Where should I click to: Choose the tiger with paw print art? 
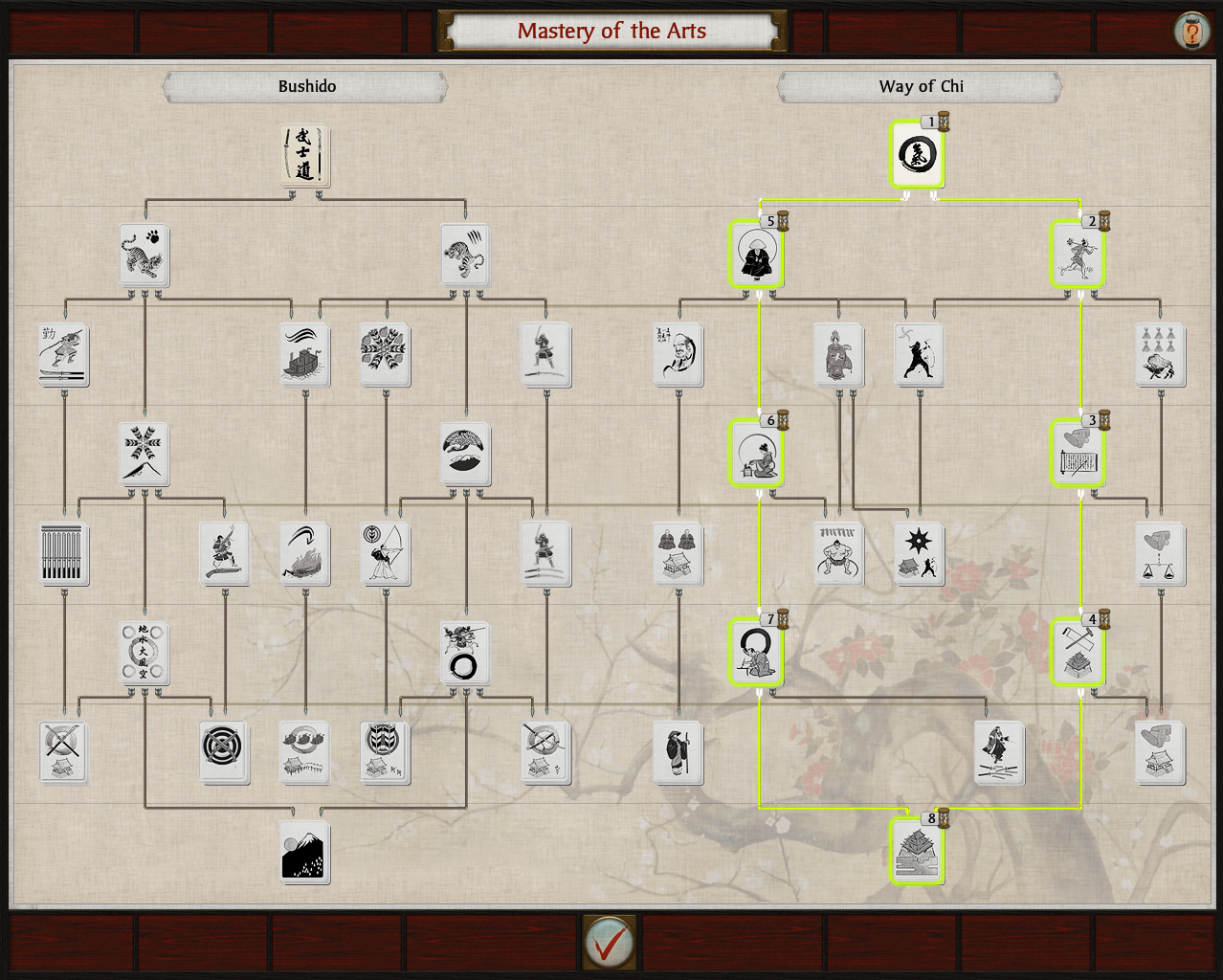click(145, 256)
